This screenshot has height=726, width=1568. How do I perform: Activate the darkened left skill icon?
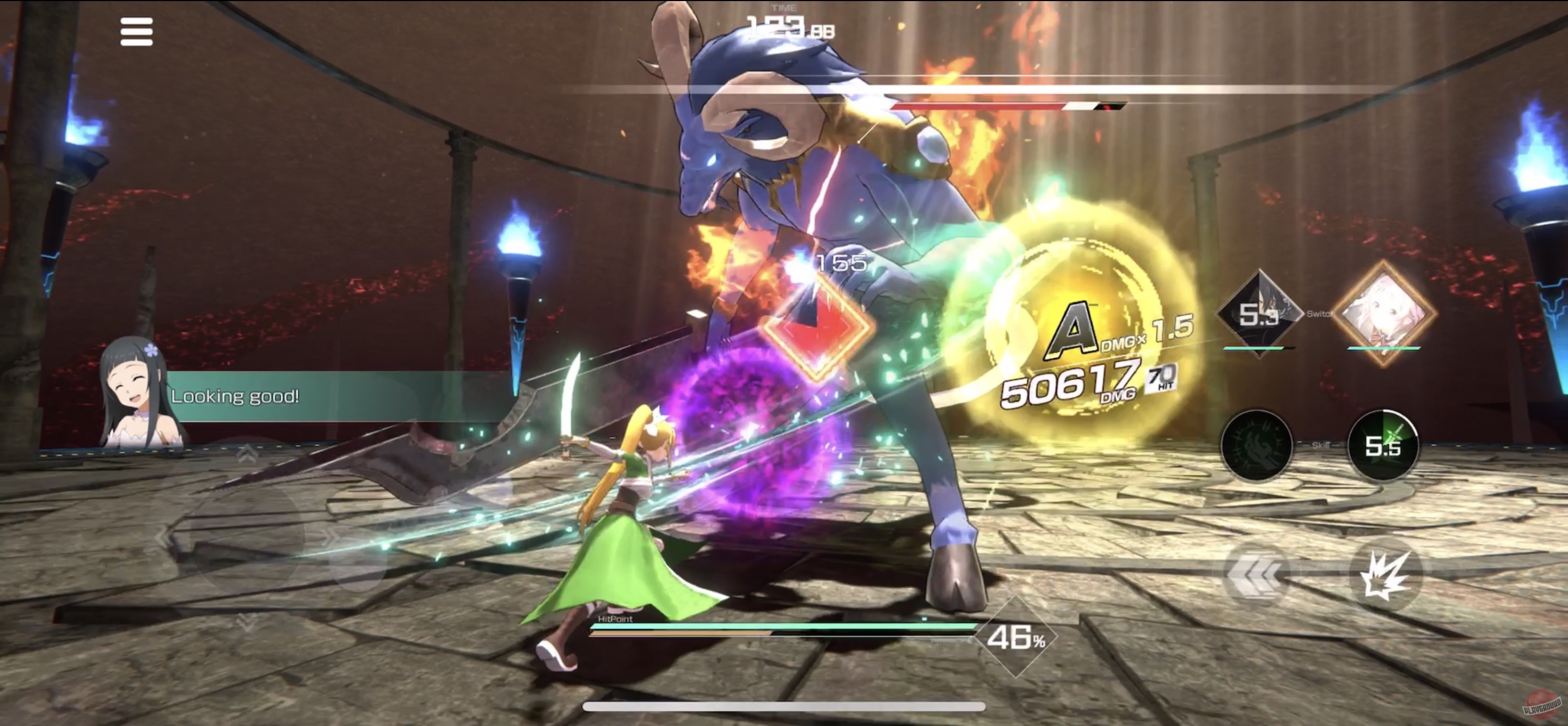point(1257,447)
